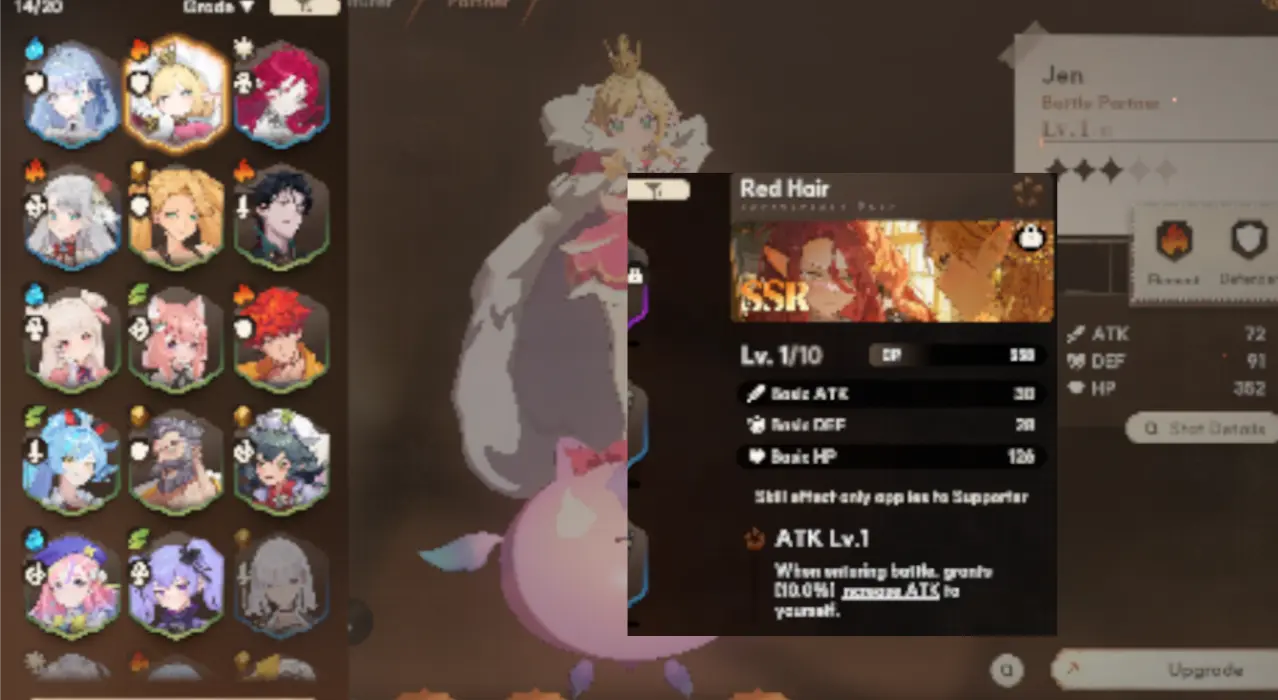
Task: Open the filter button next to Grade
Action: point(304,7)
